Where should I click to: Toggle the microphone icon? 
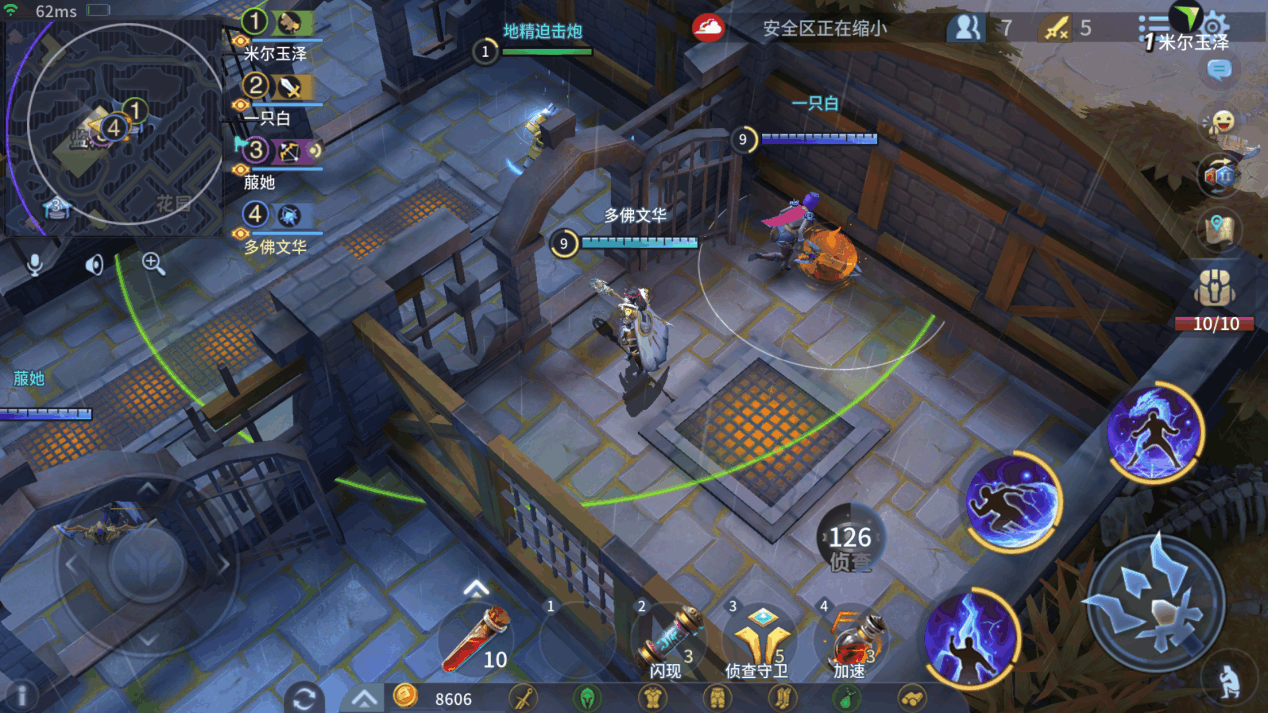[x=35, y=264]
